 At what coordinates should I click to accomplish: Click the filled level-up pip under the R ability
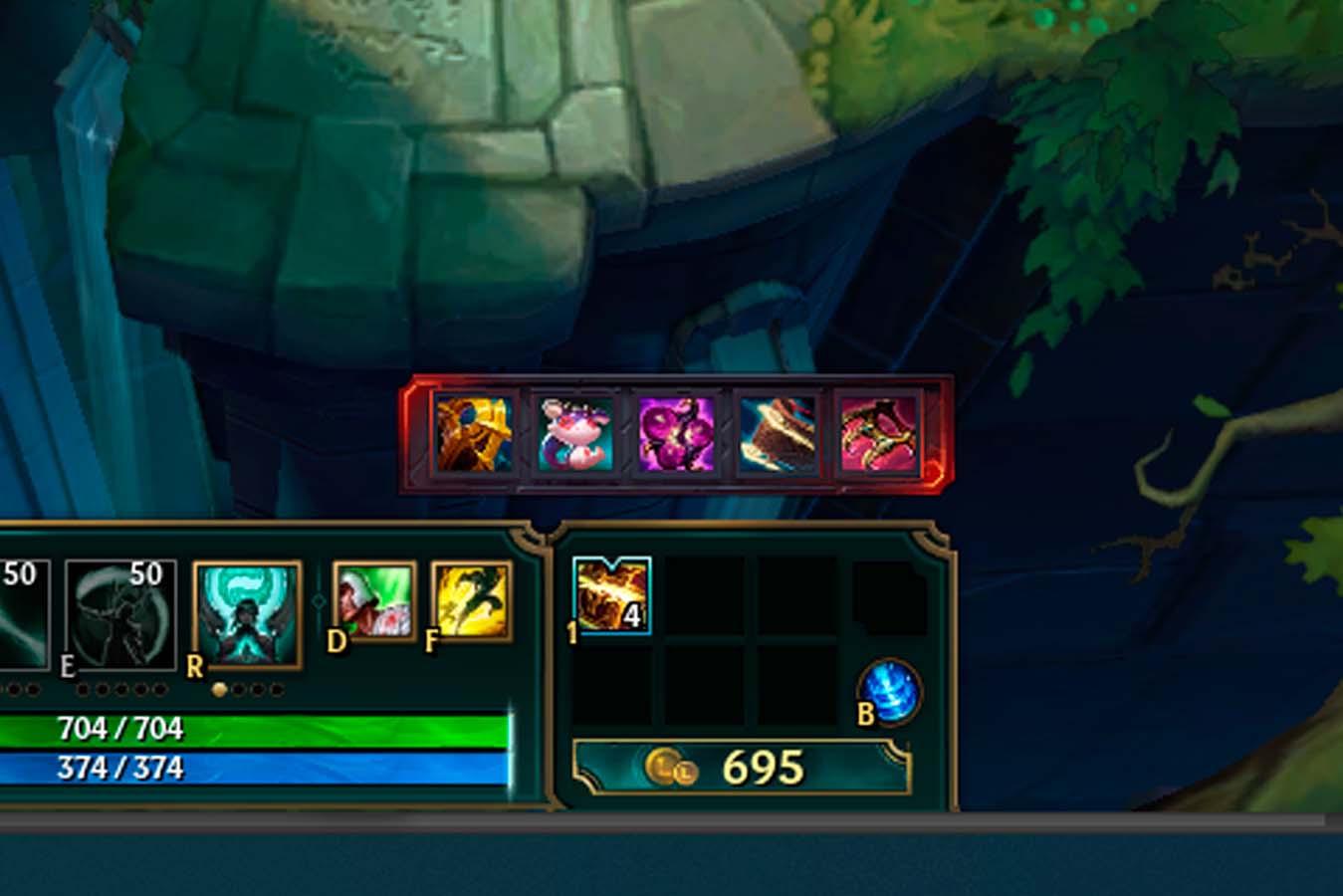point(221,686)
